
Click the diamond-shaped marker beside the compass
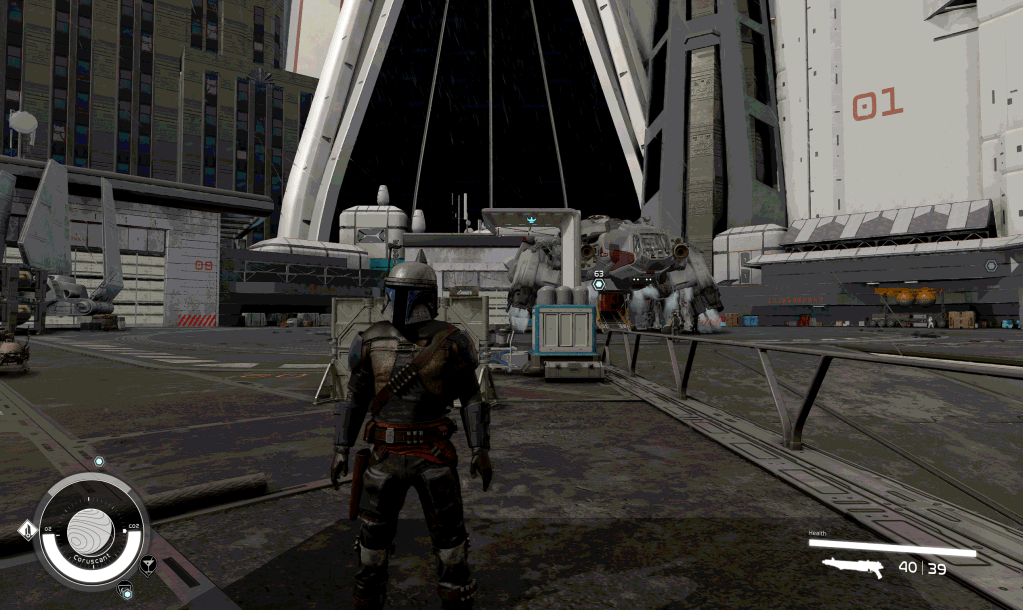[x=27, y=530]
